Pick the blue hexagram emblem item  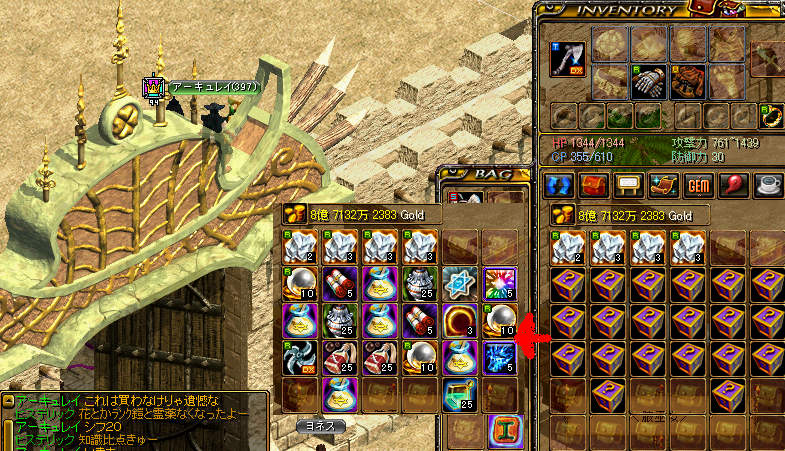tap(460, 283)
